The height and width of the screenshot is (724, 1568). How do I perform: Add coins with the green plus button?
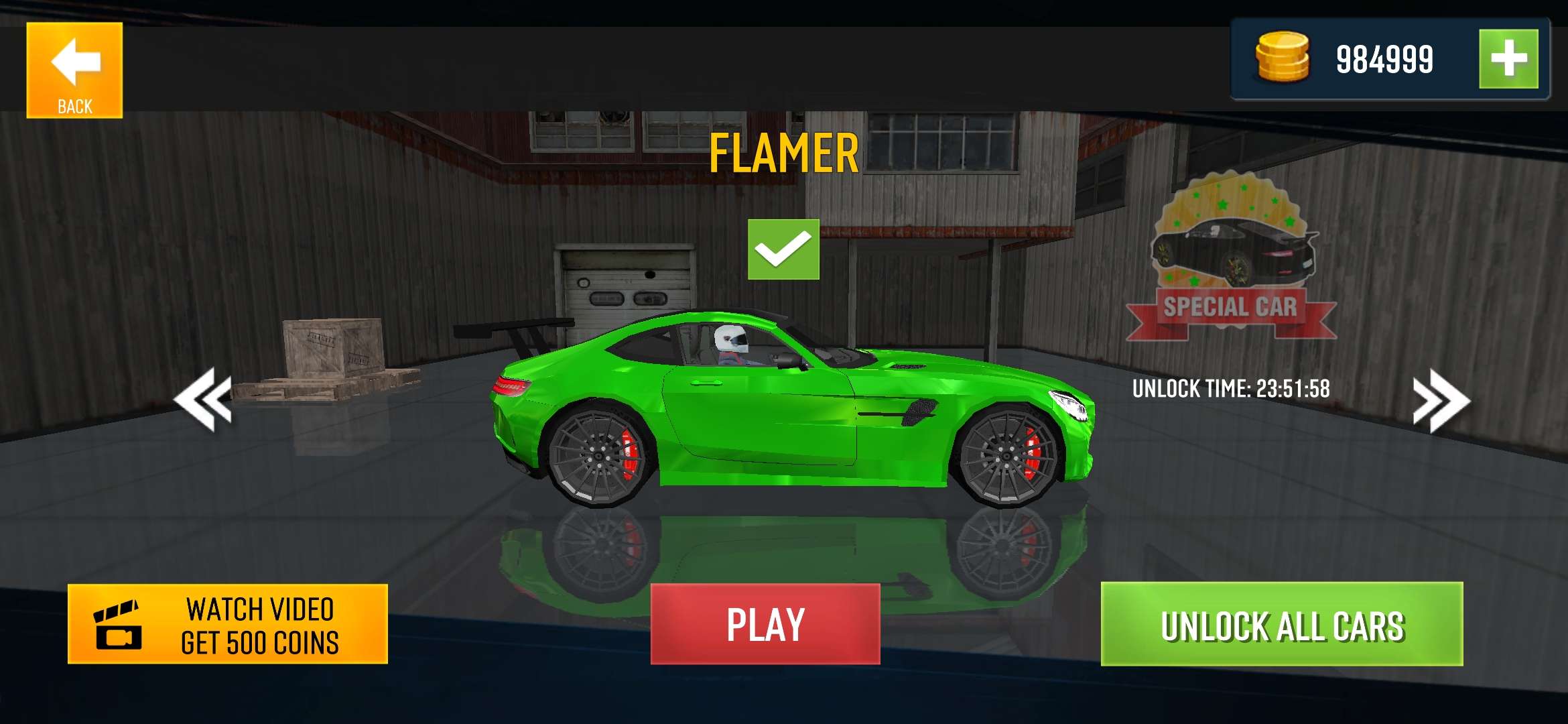[x=1508, y=59]
